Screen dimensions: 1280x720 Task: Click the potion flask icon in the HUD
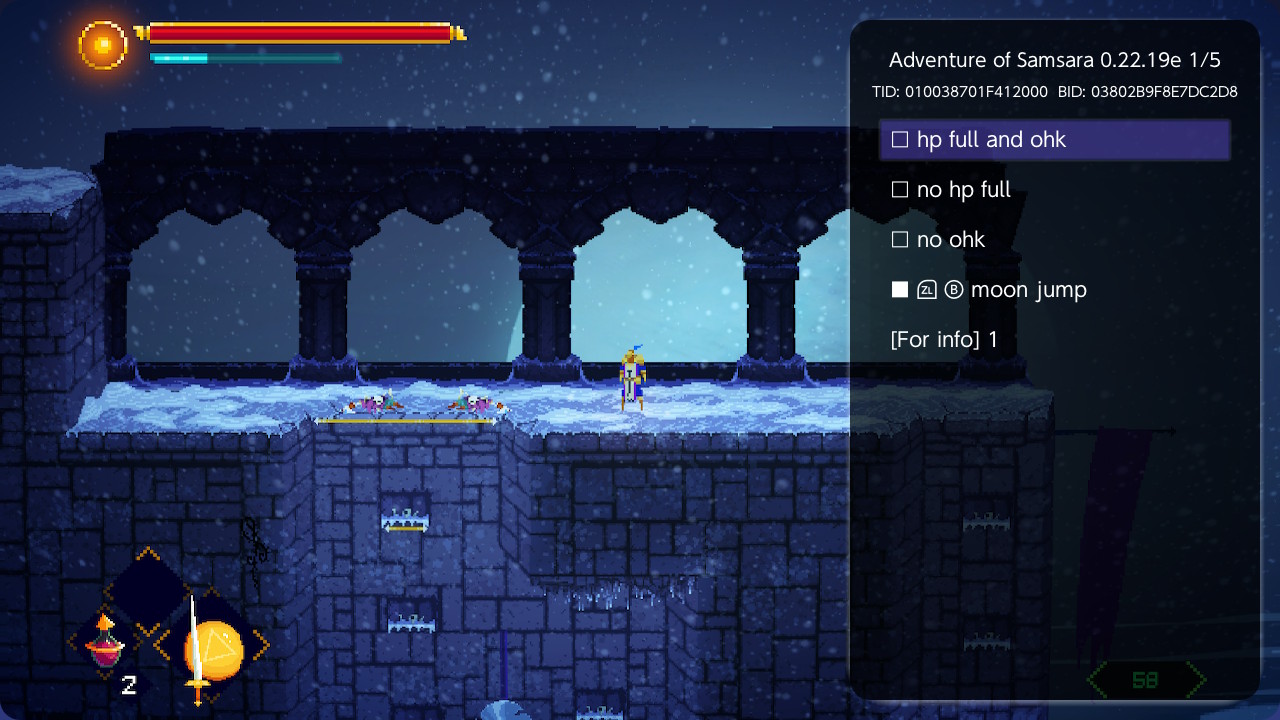pyautogui.click(x=104, y=649)
